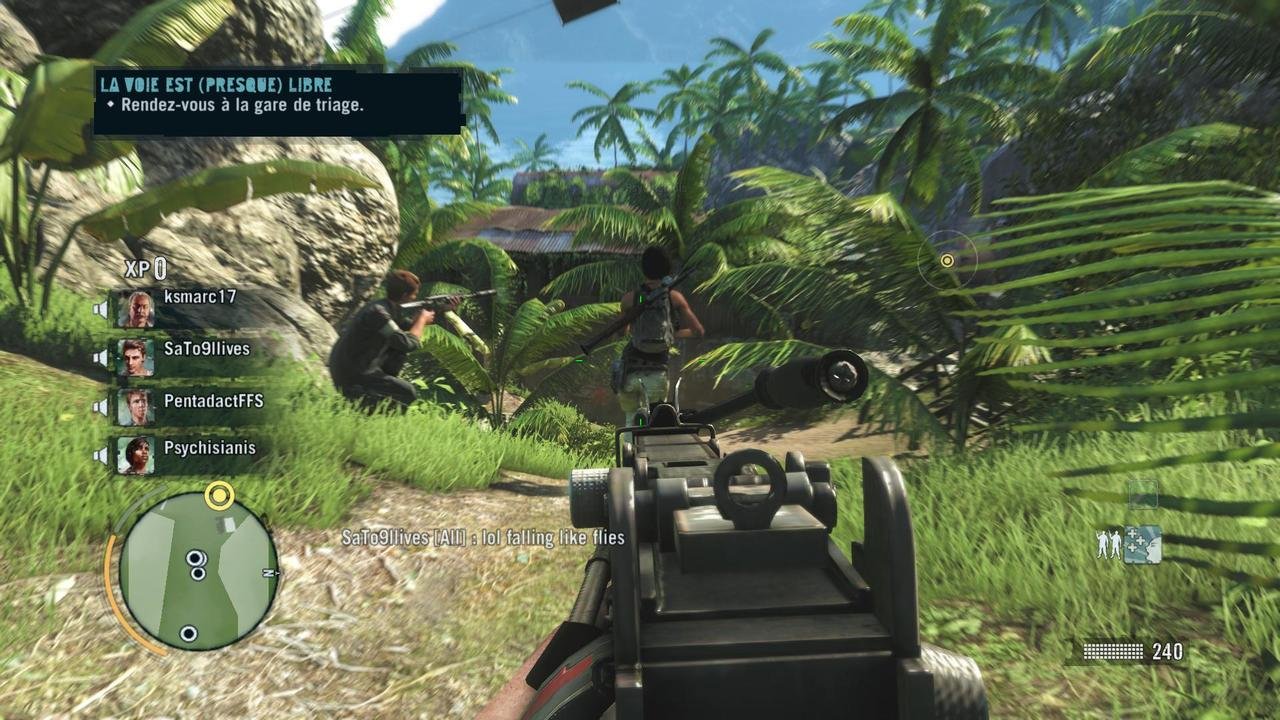Select the chat message from SaTo9lIives
Screen dimensions: 1280x720
(483, 537)
